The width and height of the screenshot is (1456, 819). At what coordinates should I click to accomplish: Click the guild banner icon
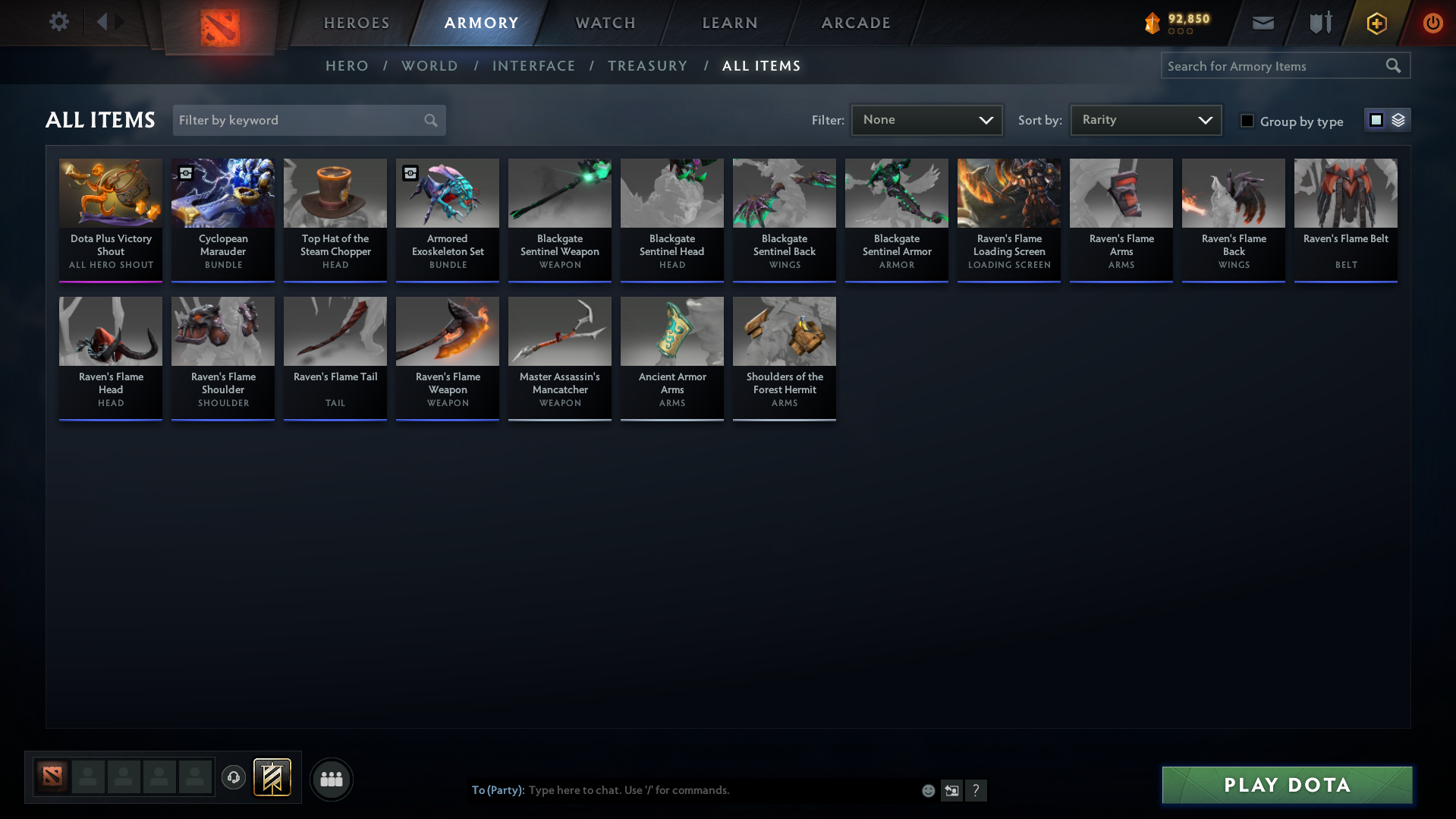coord(272,778)
